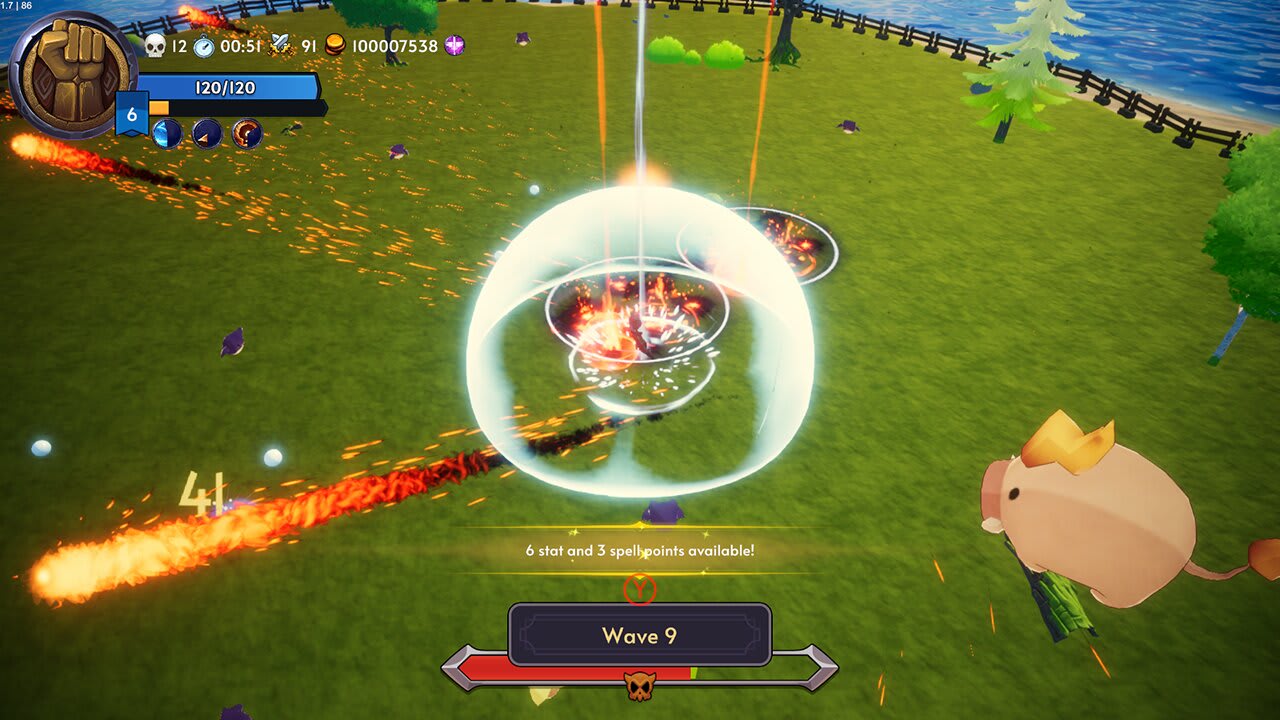Click the Wave 9 banner

(x=640, y=634)
